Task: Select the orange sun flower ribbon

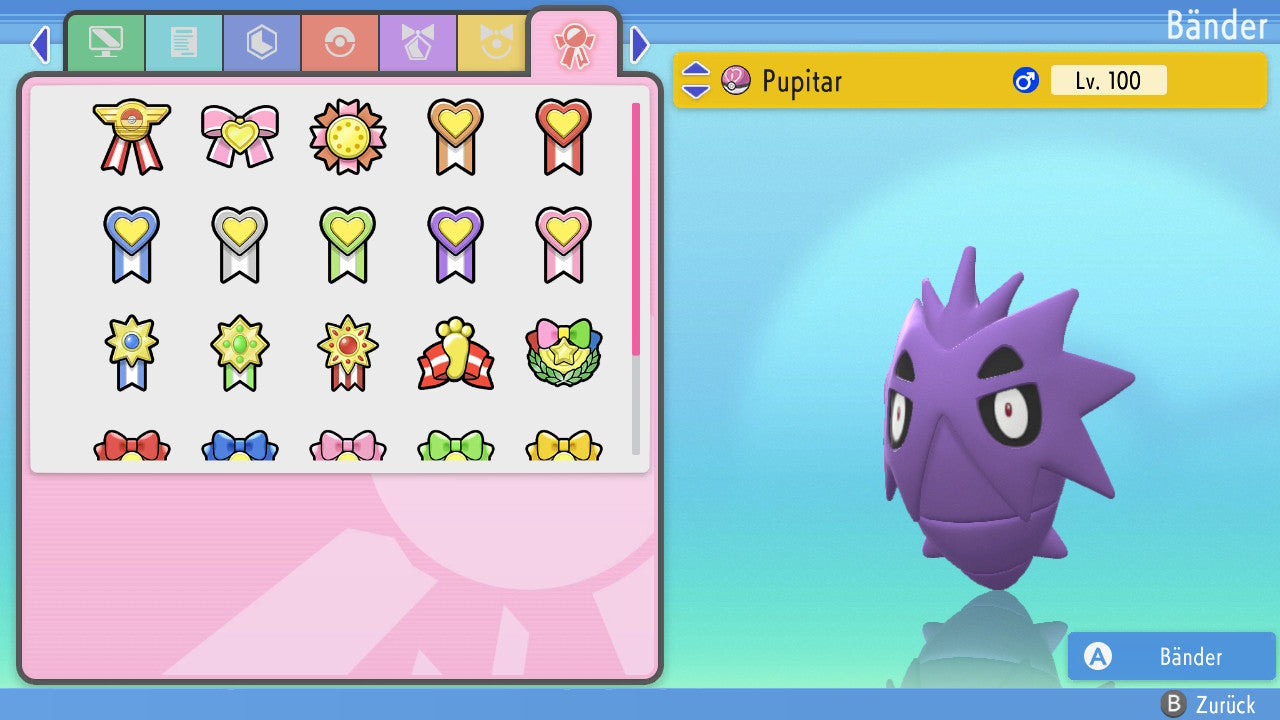Action: coord(348,136)
